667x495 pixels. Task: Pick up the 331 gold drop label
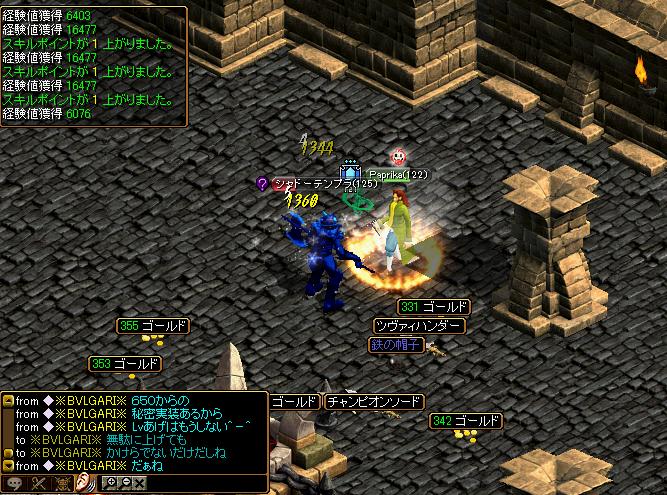(433, 307)
